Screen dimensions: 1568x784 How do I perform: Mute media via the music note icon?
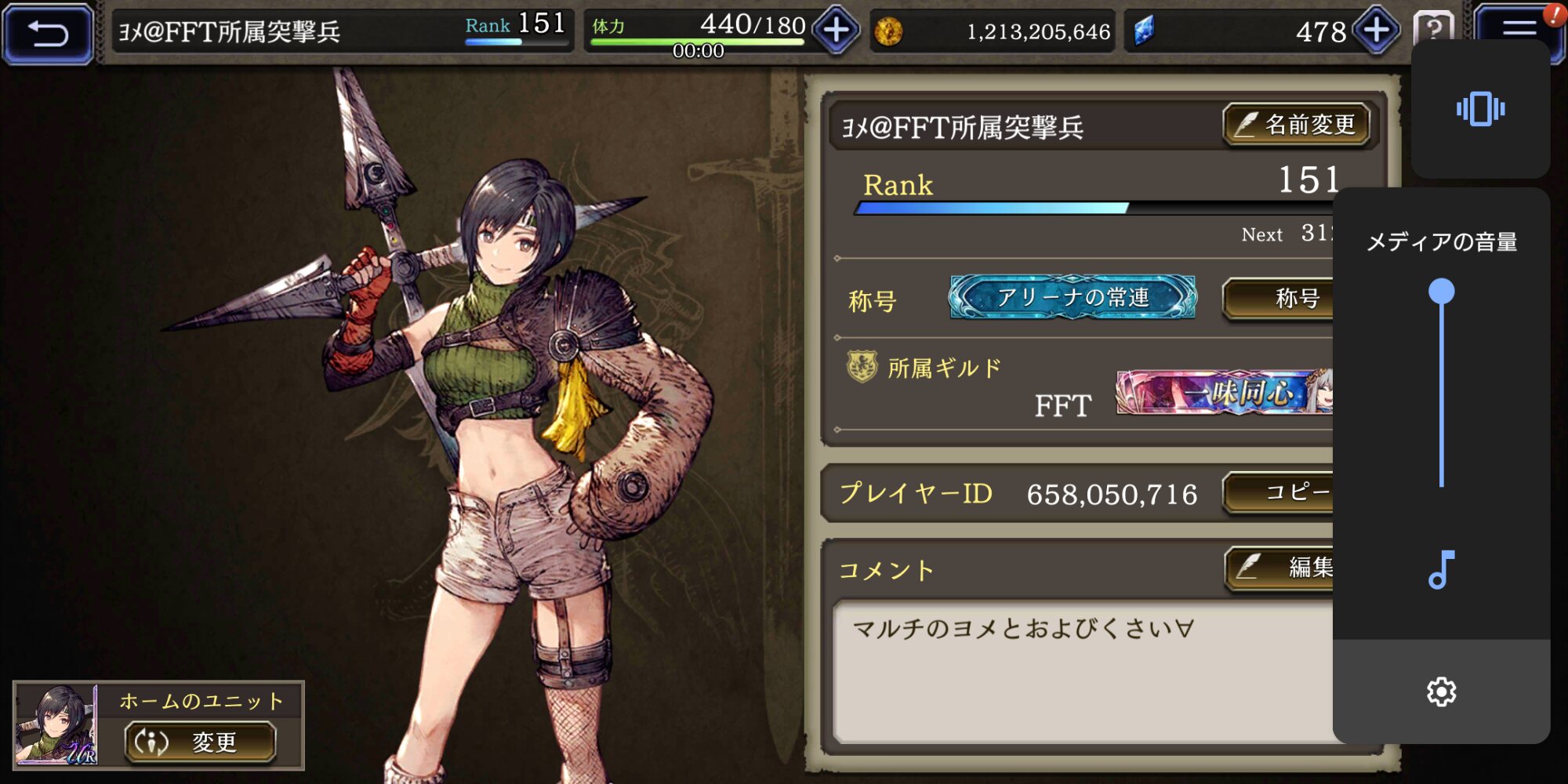(x=1441, y=570)
